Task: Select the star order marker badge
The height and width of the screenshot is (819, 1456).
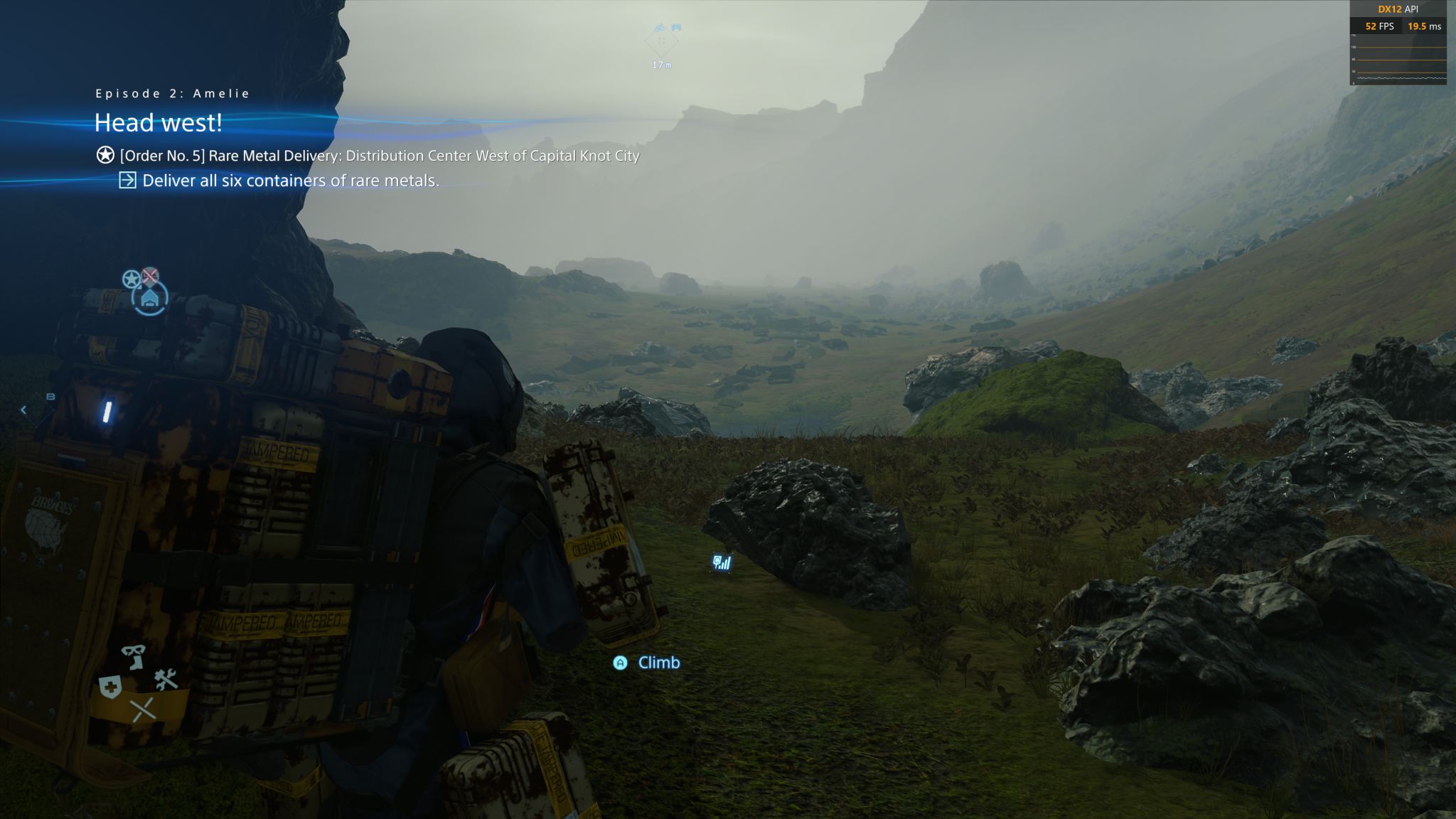Action: click(131, 279)
